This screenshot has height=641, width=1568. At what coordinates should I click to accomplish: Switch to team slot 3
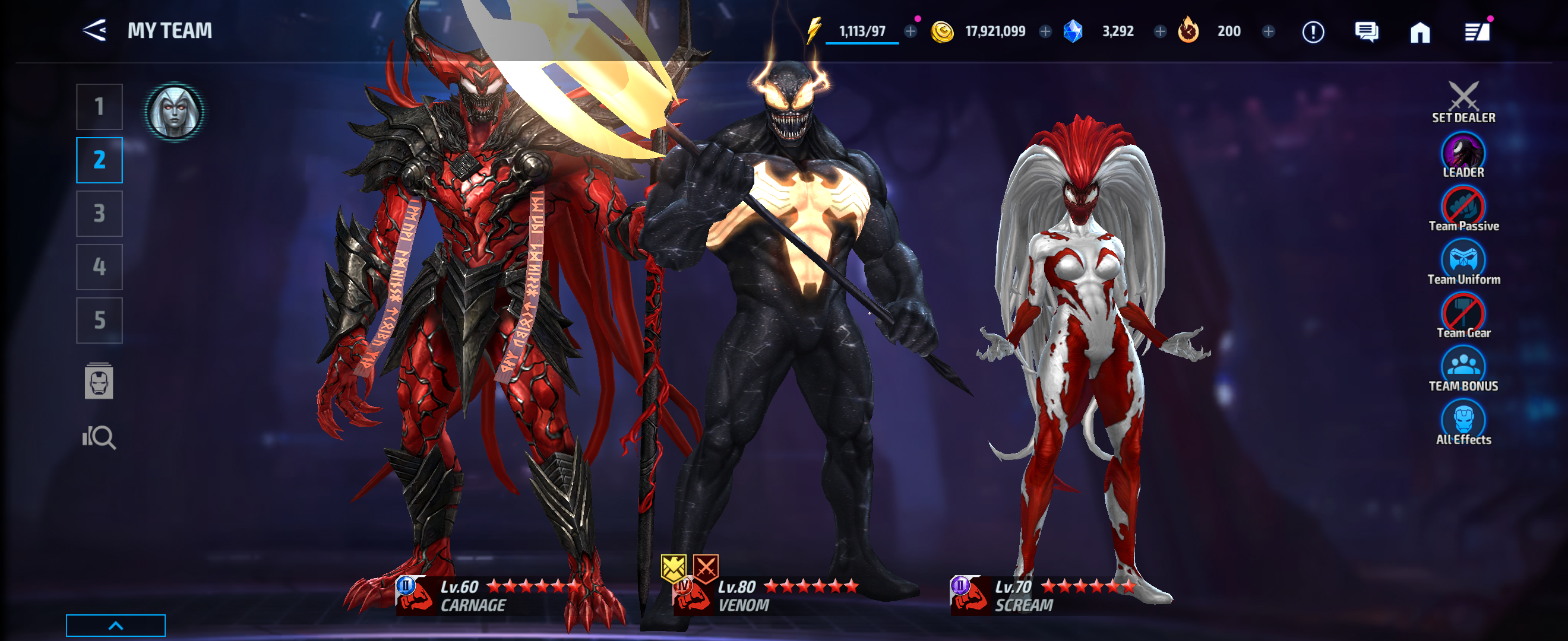click(99, 213)
